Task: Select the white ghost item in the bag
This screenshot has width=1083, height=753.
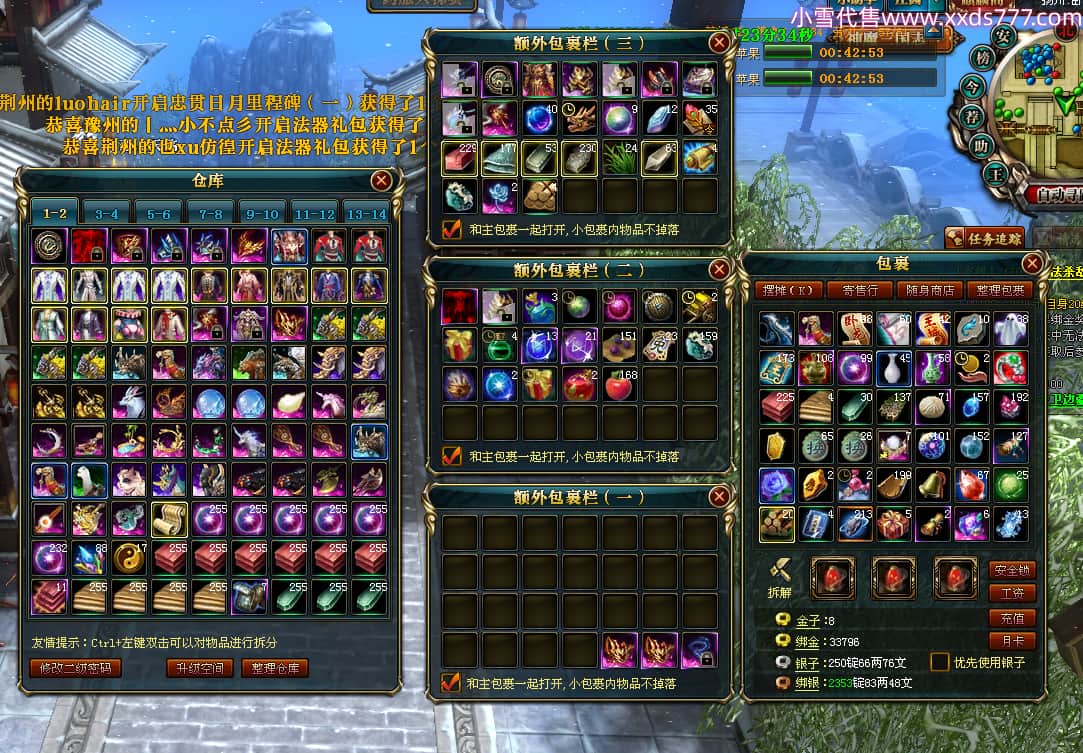Action: point(1010,328)
